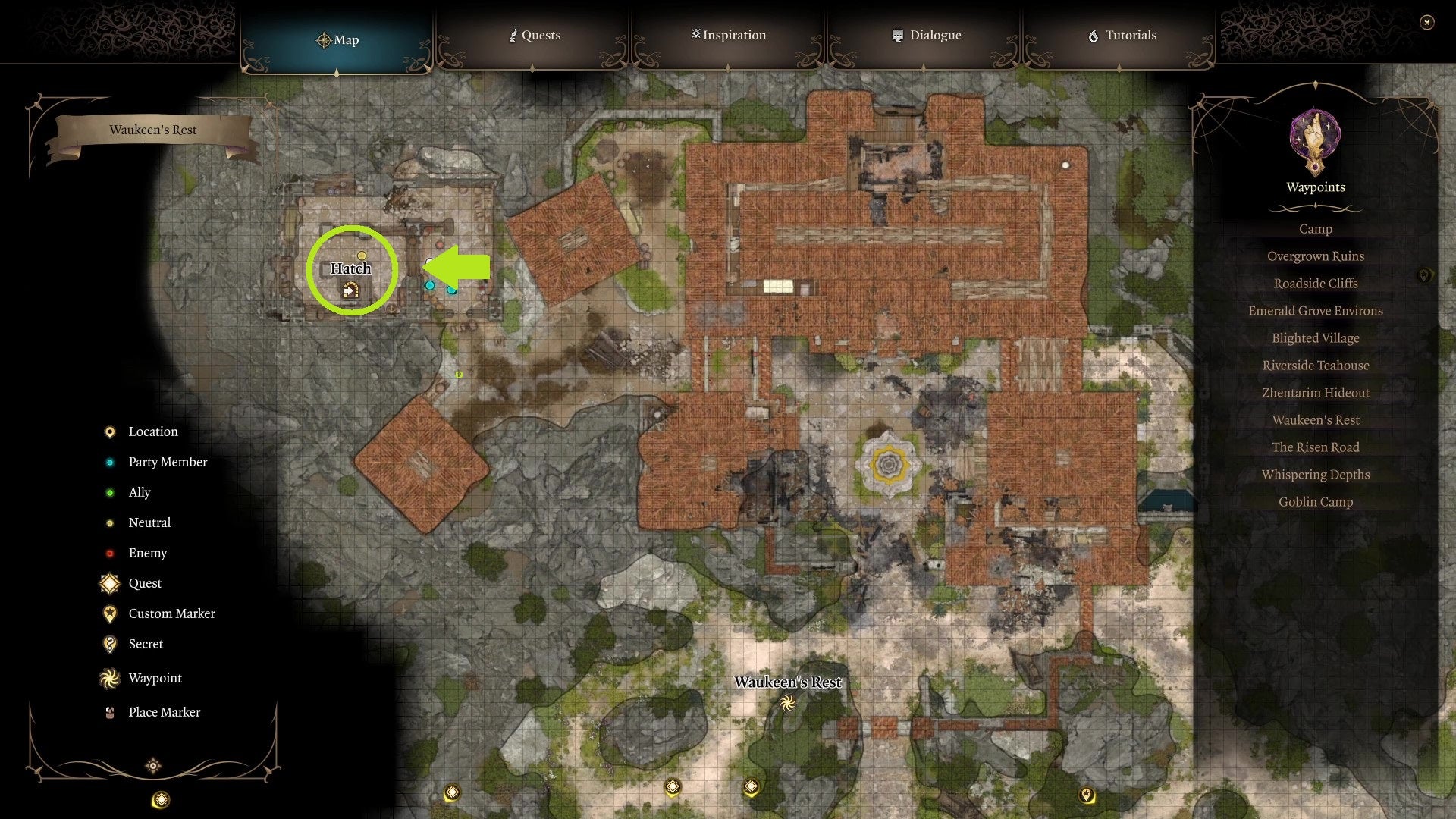
Task: Travel to the Goblin Camp waypoint
Action: point(1316,501)
